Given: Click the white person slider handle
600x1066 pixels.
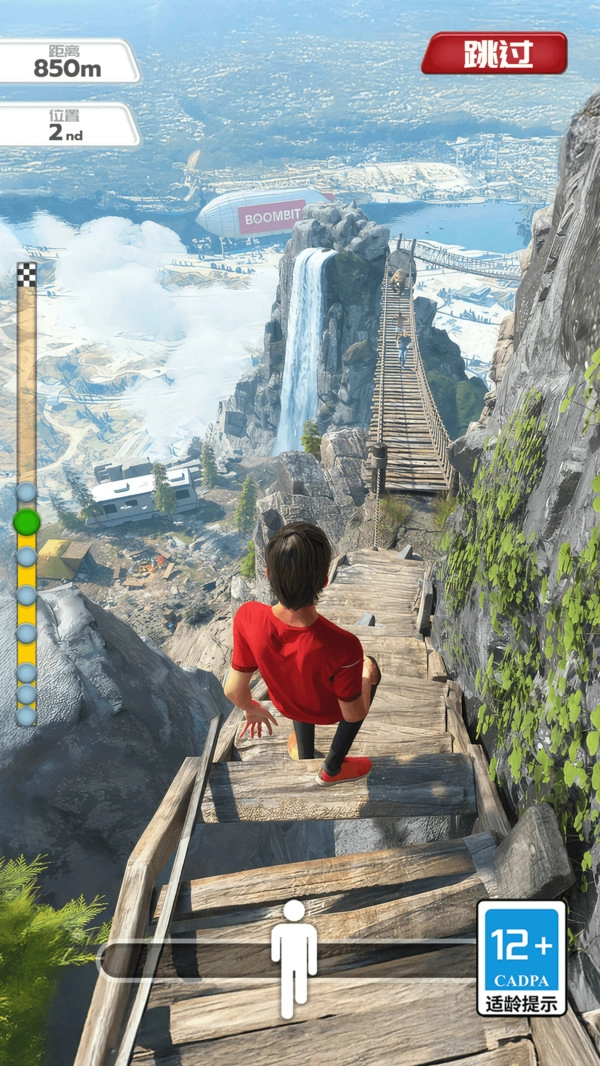Looking at the screenshot, I should click(x=293, y=958).
